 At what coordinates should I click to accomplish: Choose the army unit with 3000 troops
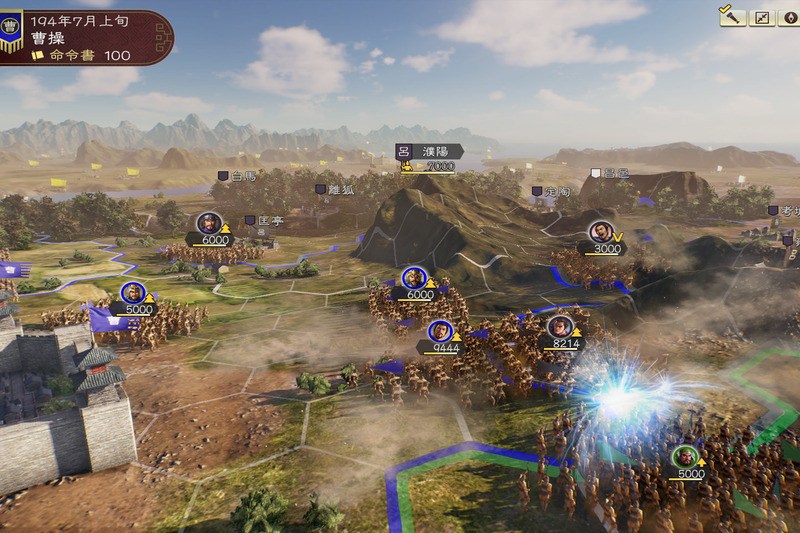[601, 235]
